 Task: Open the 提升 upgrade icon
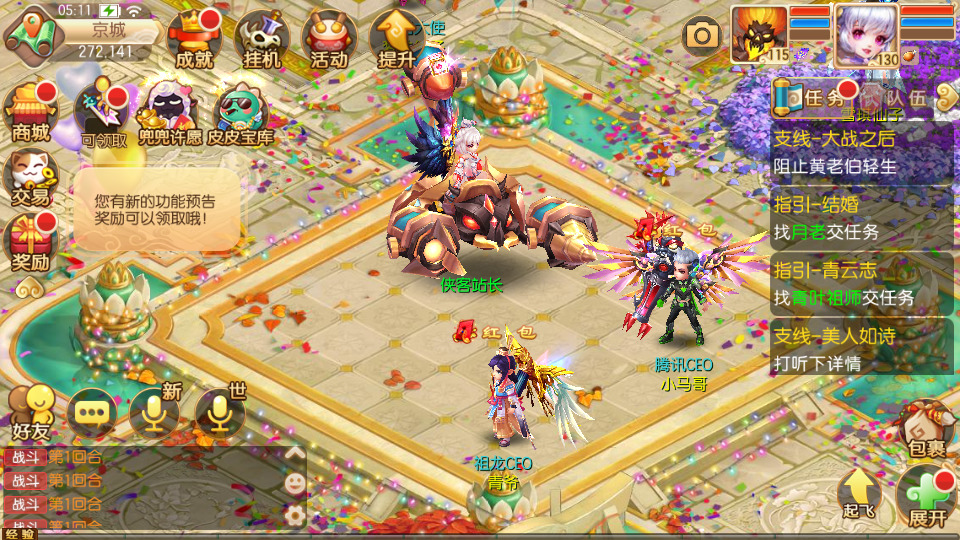396,40
